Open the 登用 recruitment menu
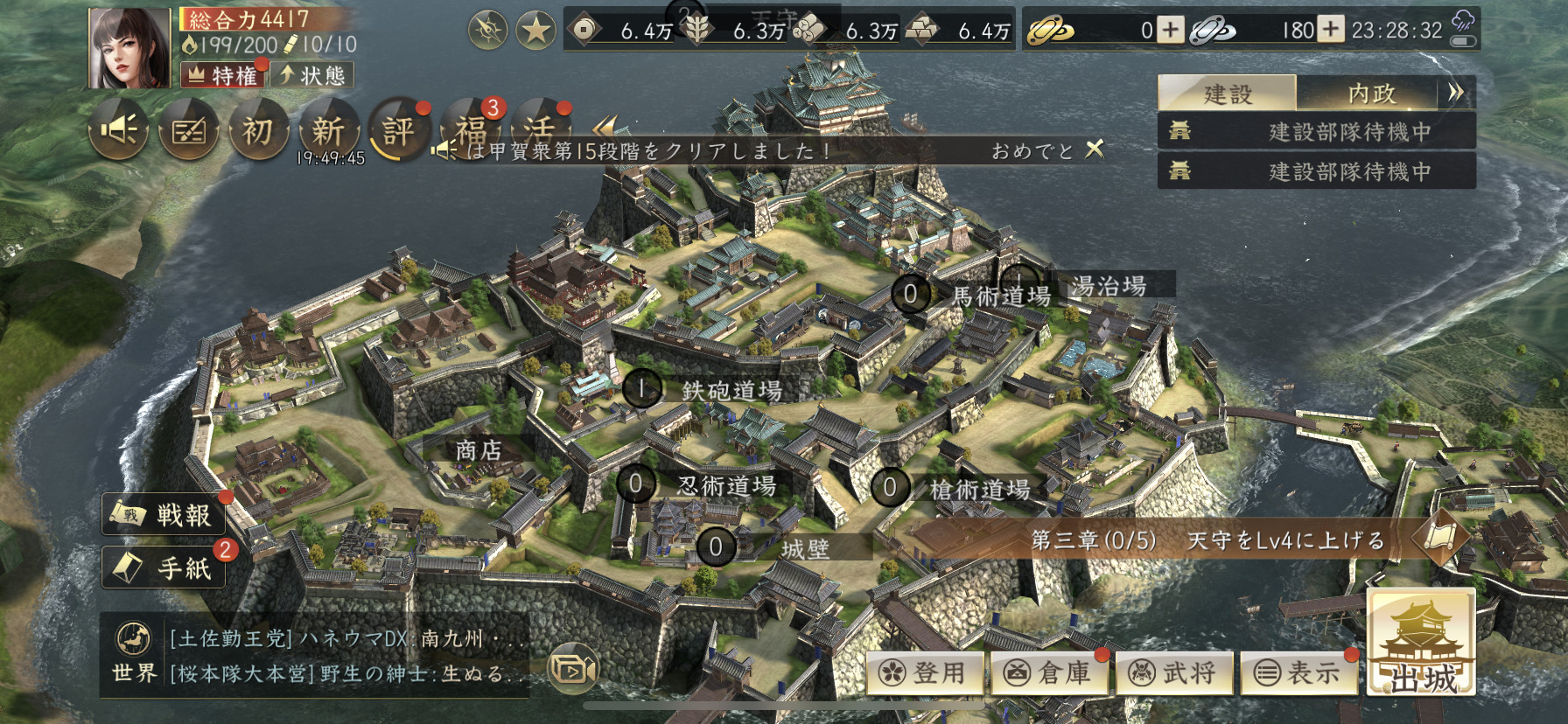Image resolution: width=1568 pixels, height=724 pixels. (x=927, y=672)
